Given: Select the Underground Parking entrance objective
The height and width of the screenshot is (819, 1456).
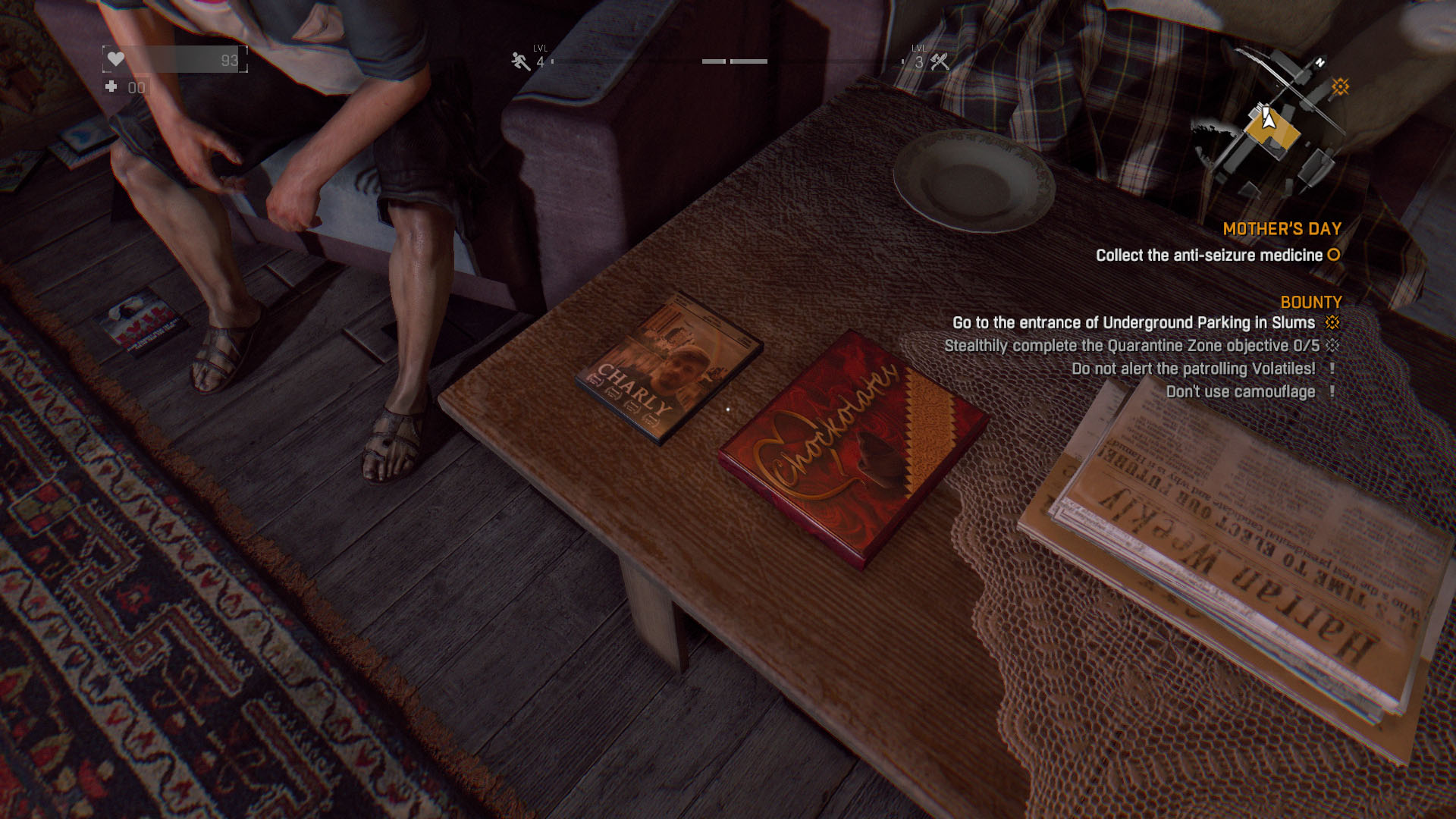Looking at the screenshot, I should pyautogui.click(x=1133, y=323).
